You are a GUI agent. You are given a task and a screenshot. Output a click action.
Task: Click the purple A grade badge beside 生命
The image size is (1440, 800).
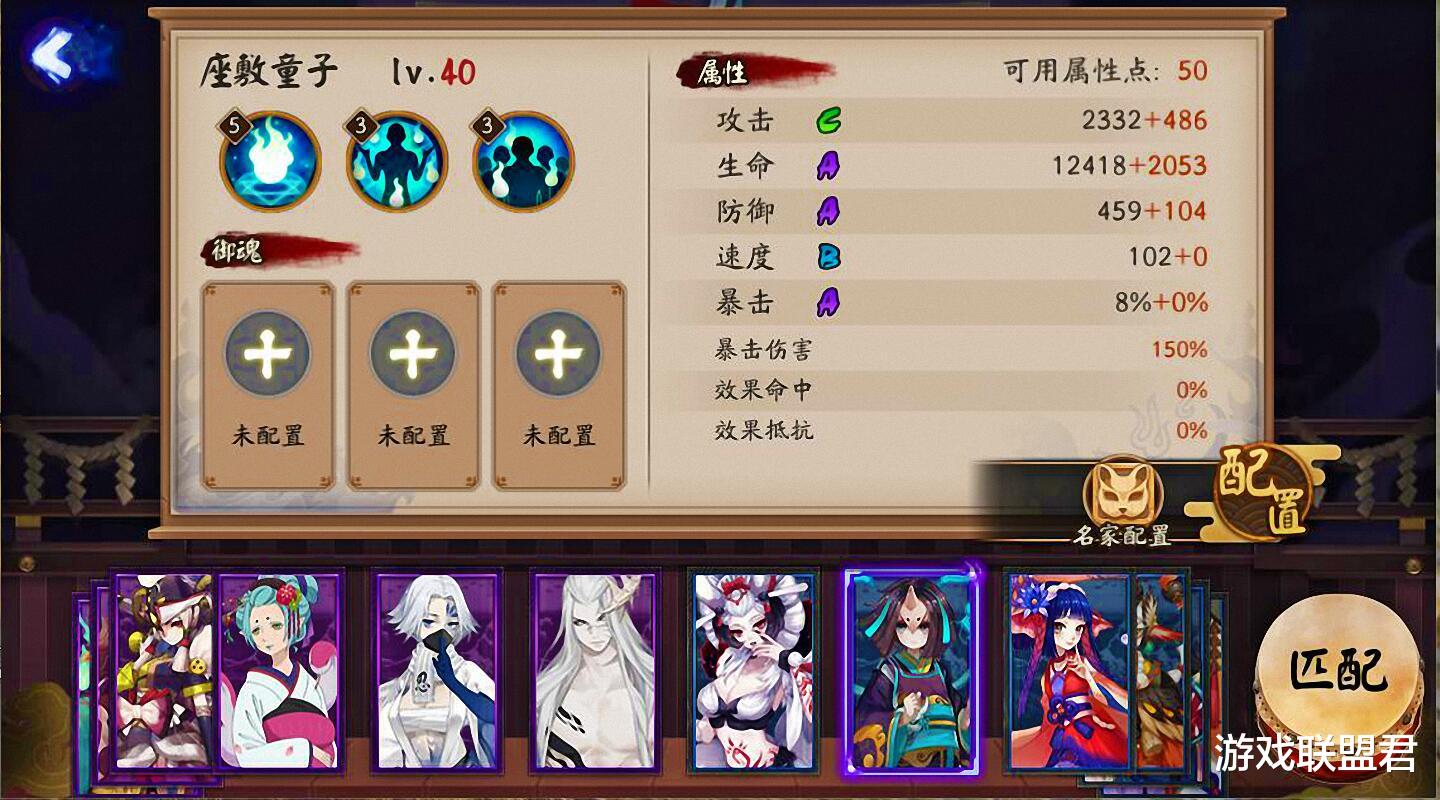pyautogui.click(x=828, y=164)
